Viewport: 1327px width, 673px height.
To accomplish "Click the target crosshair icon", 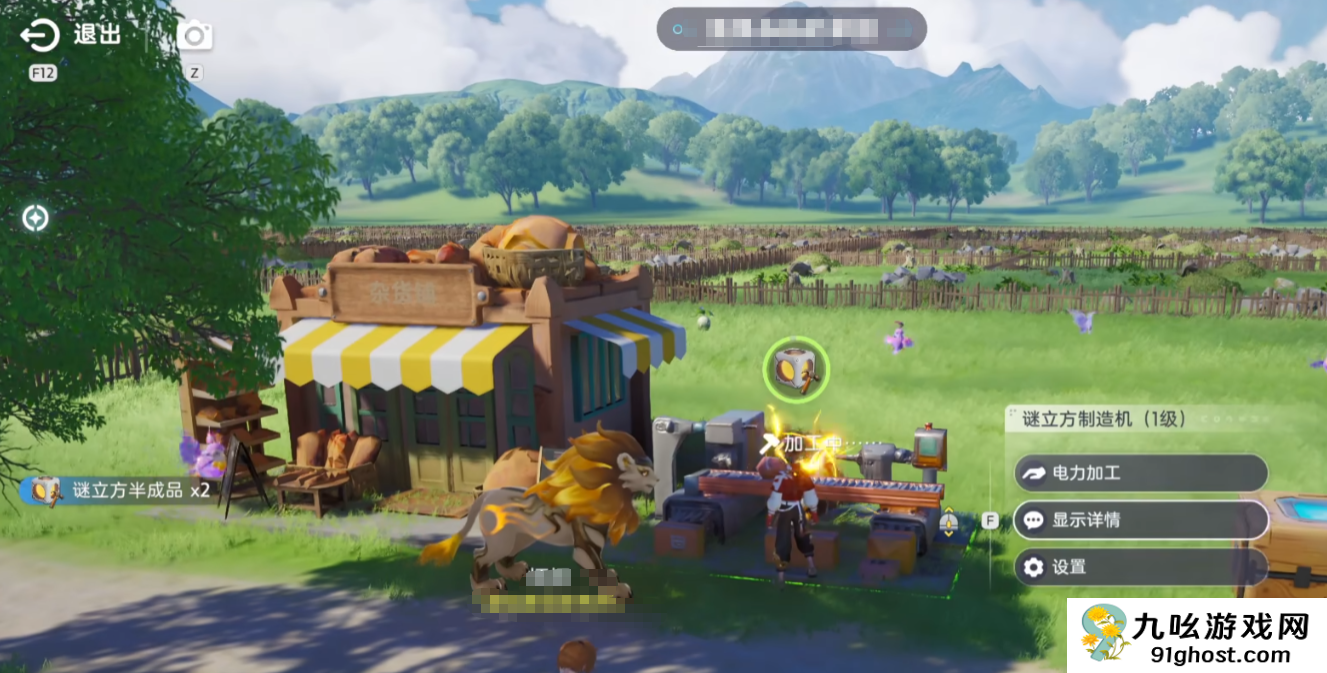I will [x=36, y=218].
